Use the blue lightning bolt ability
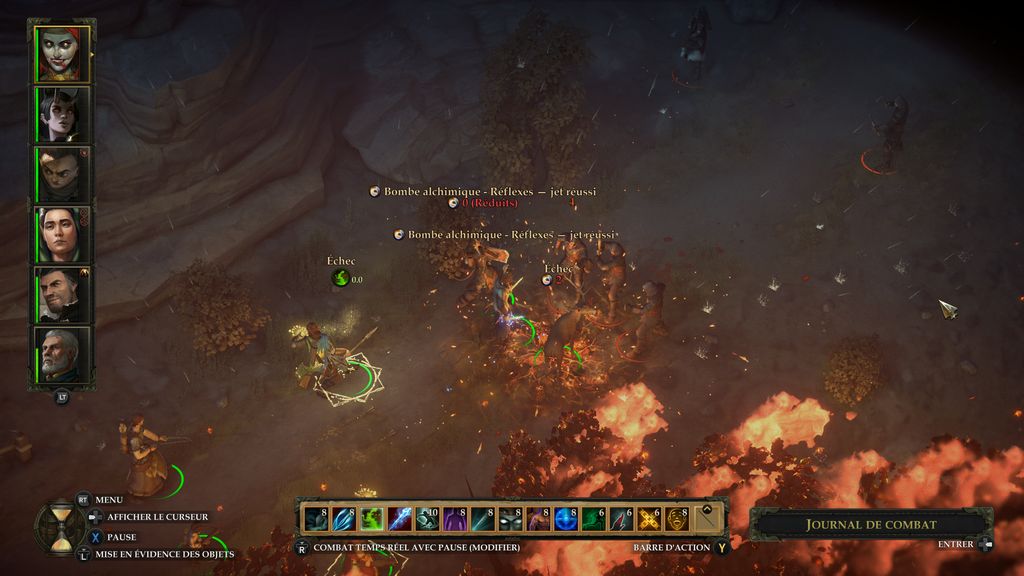 400,519
